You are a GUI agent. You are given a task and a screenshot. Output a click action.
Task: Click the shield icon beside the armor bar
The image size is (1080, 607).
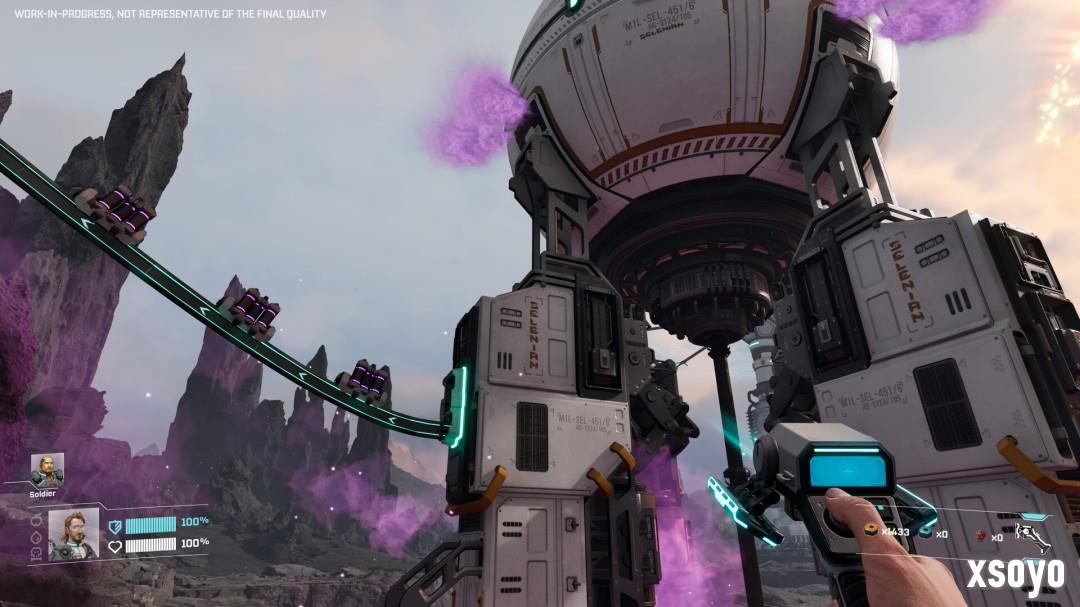(x=115, y=524)
